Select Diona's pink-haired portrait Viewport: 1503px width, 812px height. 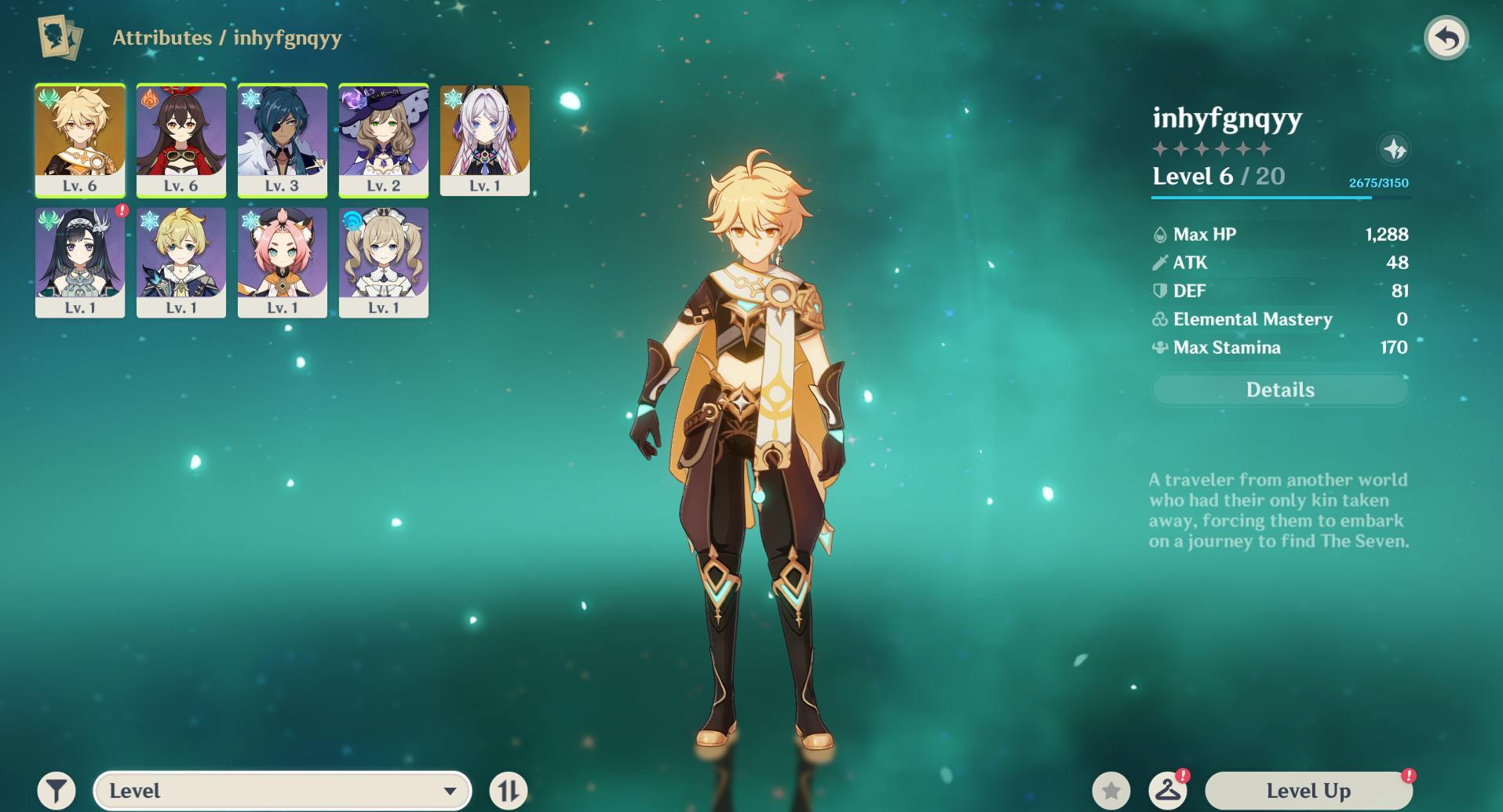coord(283,261)
